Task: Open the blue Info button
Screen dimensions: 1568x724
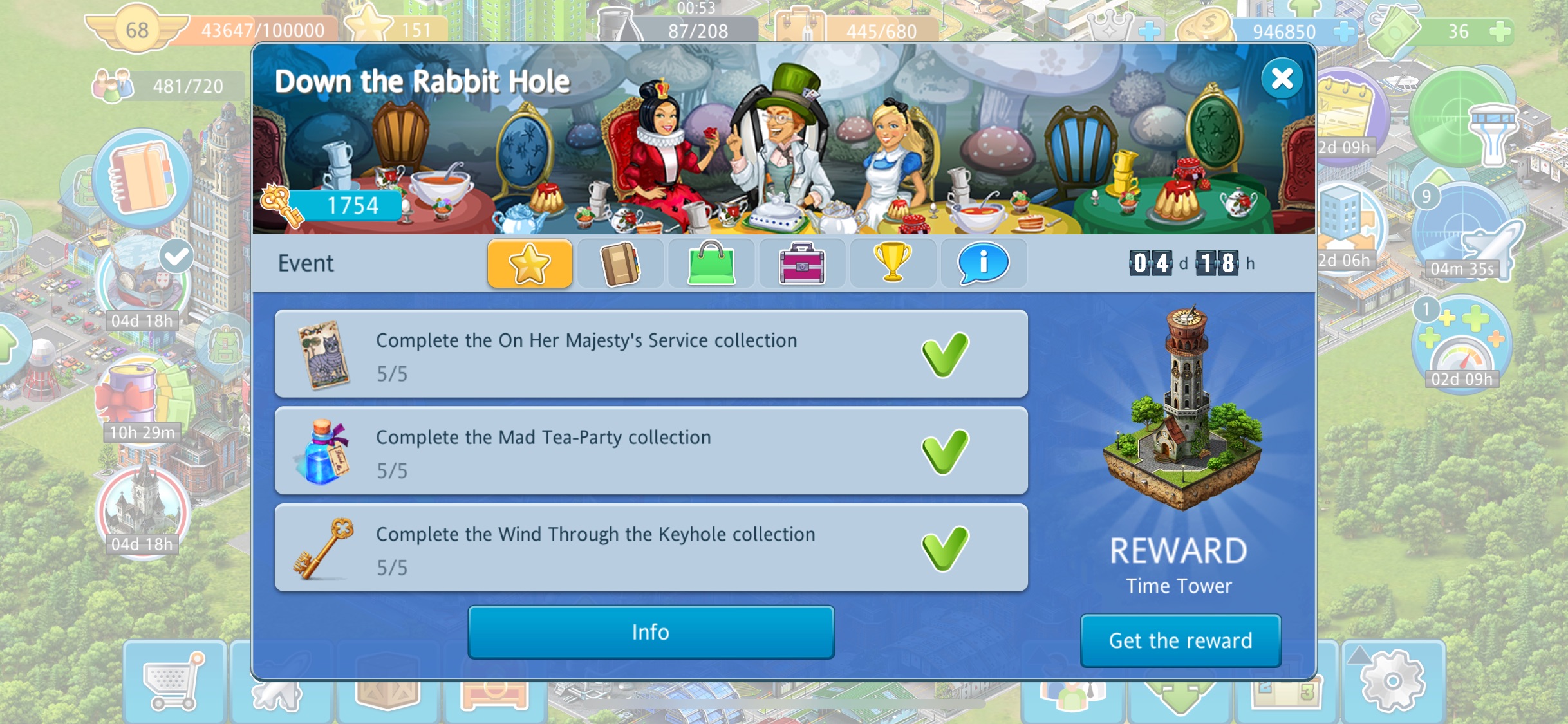Action: click(x=651, y=632)
